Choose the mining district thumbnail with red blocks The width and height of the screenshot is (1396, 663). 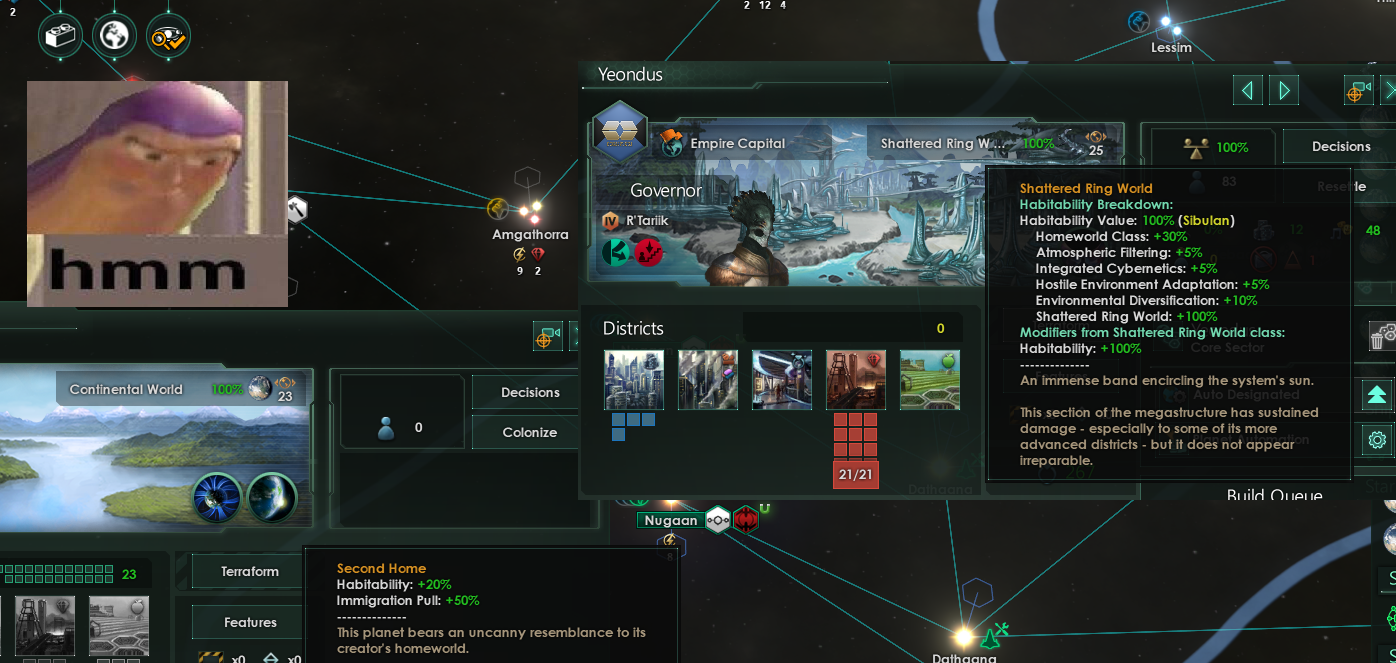[856, 380]
